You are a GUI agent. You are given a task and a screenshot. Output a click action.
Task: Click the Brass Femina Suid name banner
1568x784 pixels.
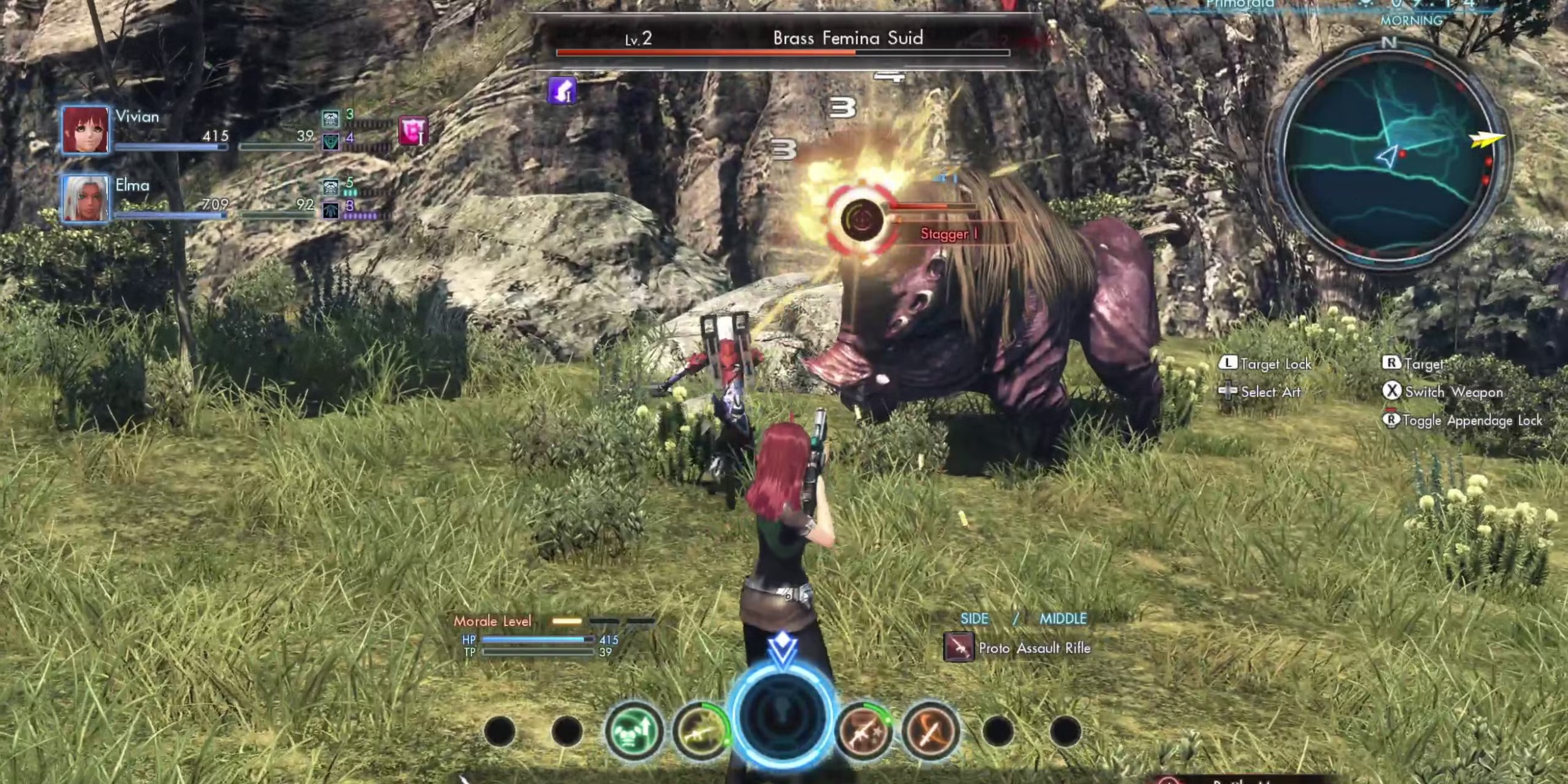pyautogui.click(x=847, y=38)
